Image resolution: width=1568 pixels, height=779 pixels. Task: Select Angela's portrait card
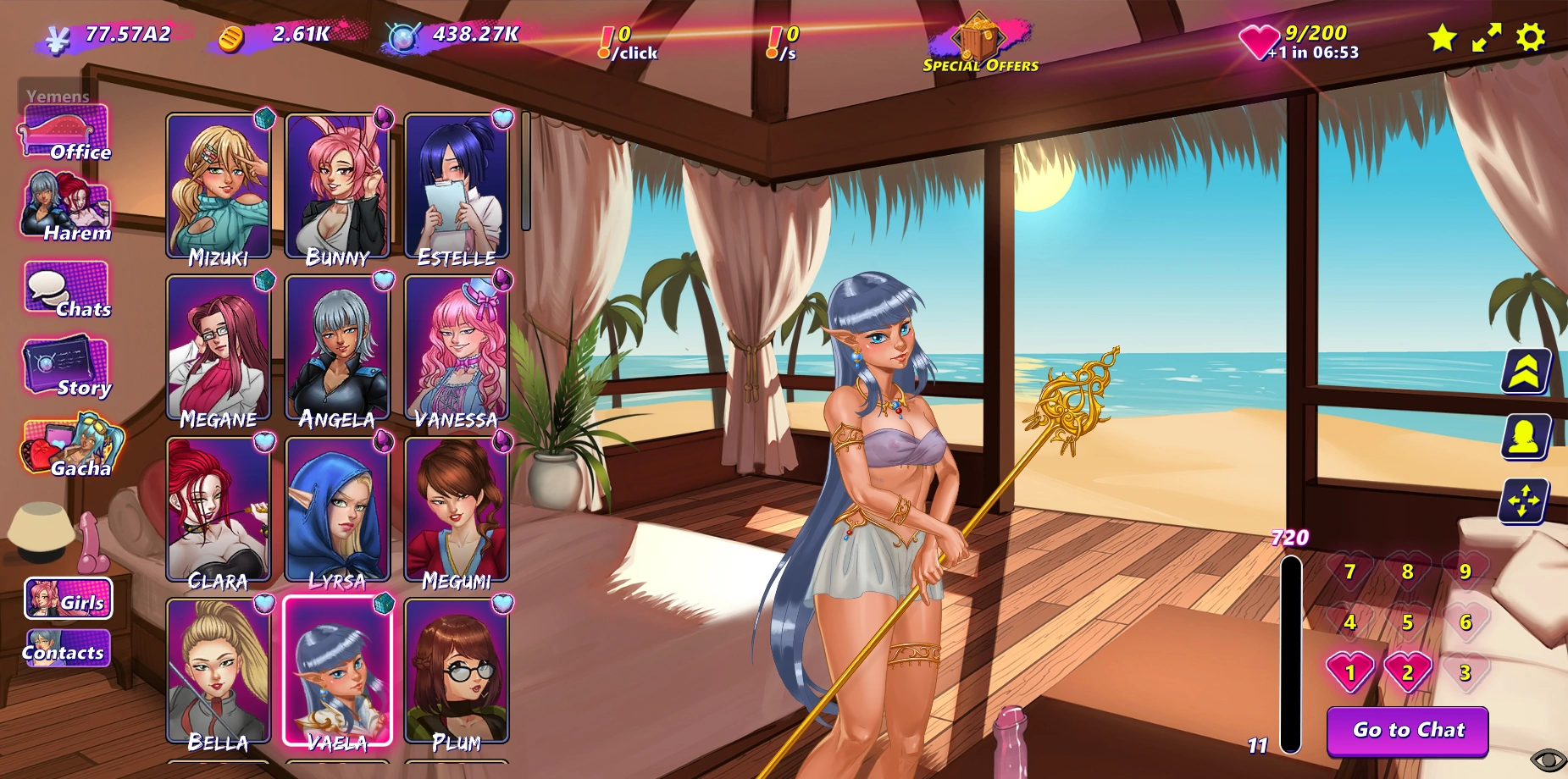[x=337, y=349]
